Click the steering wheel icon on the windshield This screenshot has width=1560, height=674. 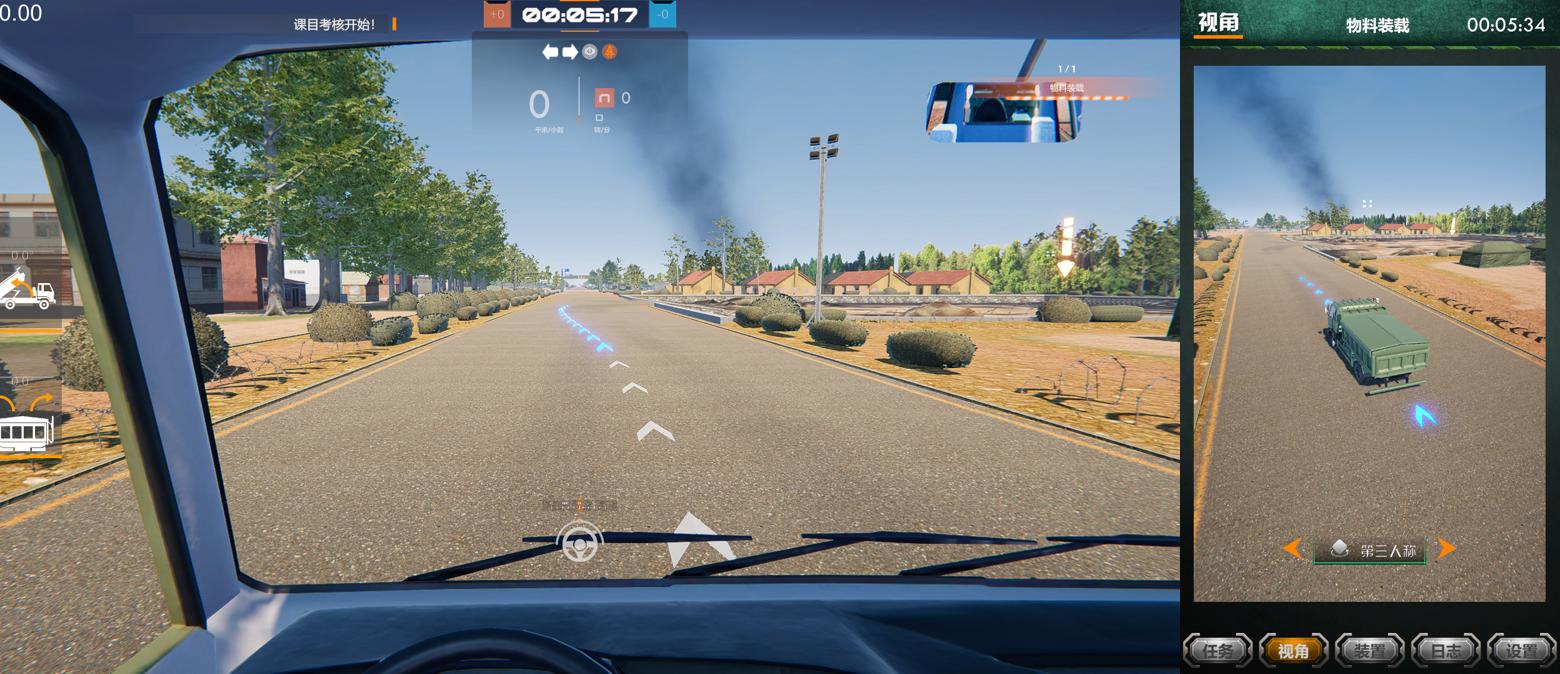coord(580,542)
